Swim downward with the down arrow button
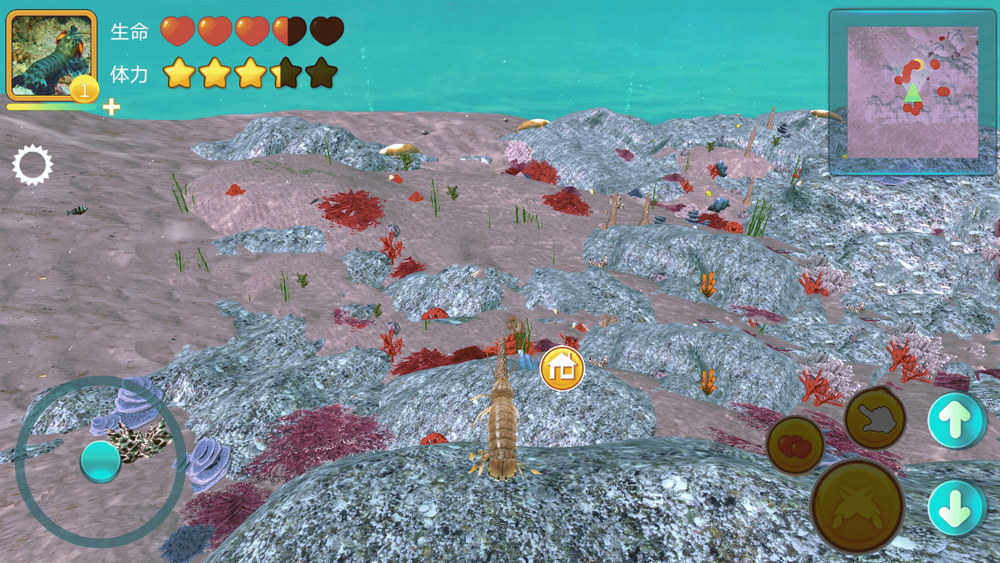 pyautogui.click(x=956, y=507)
